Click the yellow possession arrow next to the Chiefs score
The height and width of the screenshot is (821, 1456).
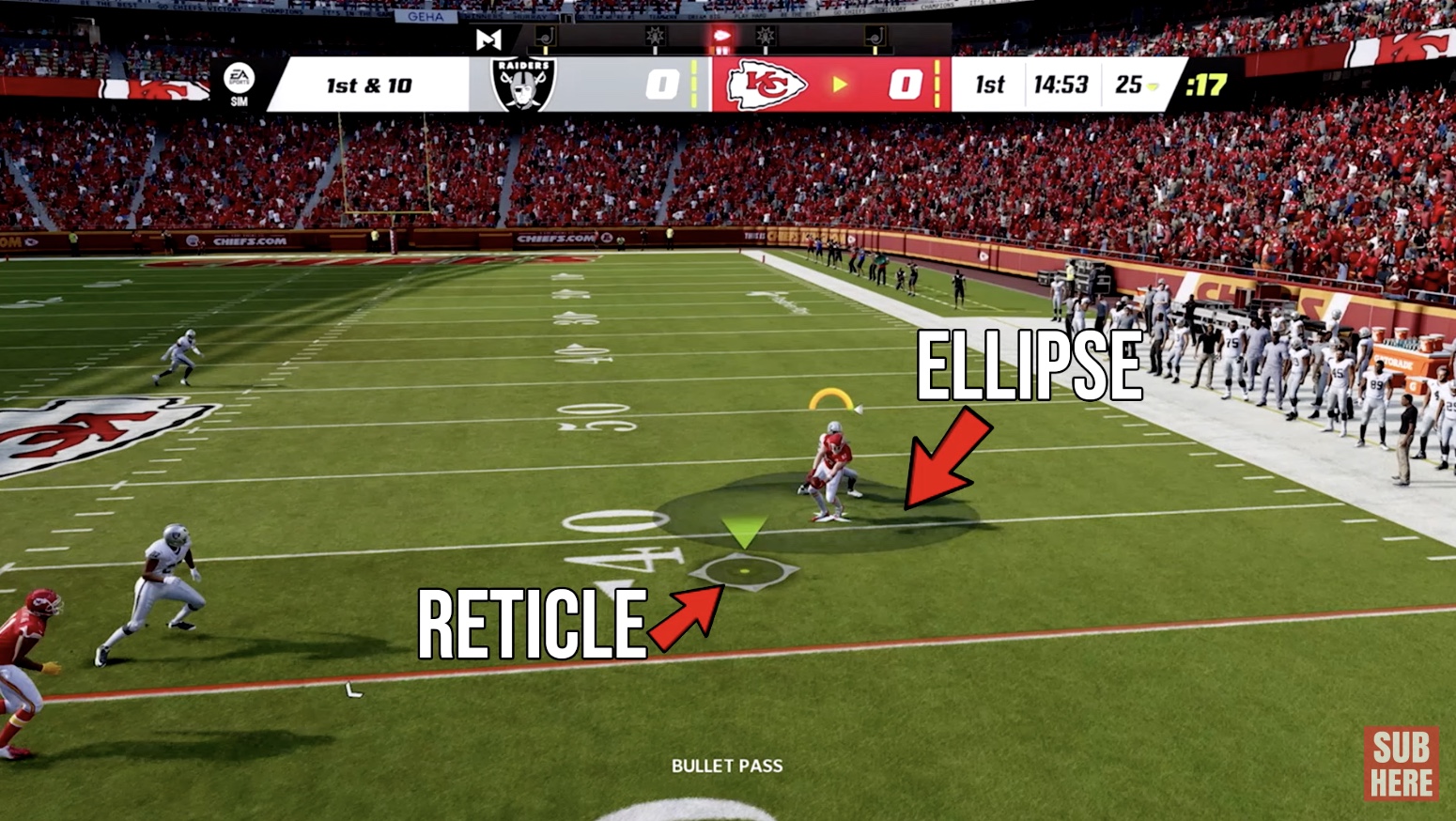[x=841, y=85]
